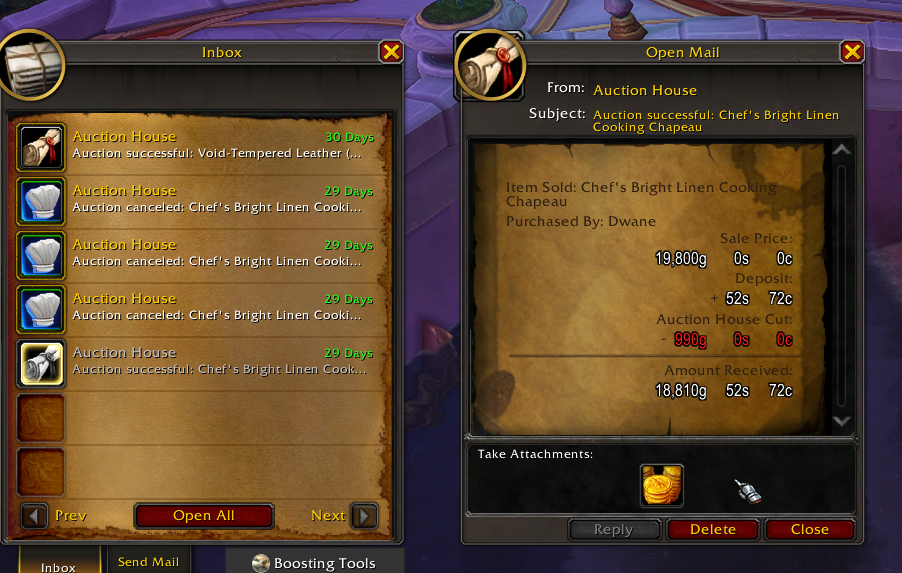
Task: Close the Open Mail window
Action: tap(852, 52)
